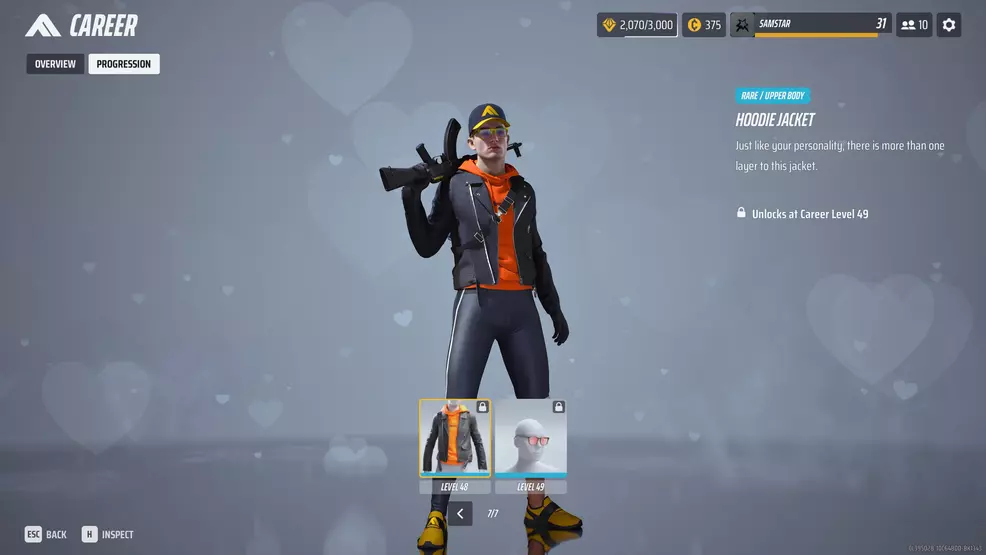This screenshot has height=555, width=986.
Task: Select the Hoodie Jacket level 48 reward
Action: 455,438
